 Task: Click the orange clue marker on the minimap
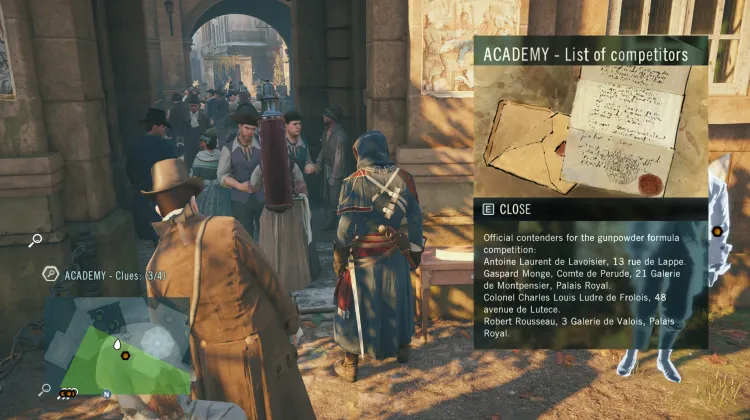126,355
